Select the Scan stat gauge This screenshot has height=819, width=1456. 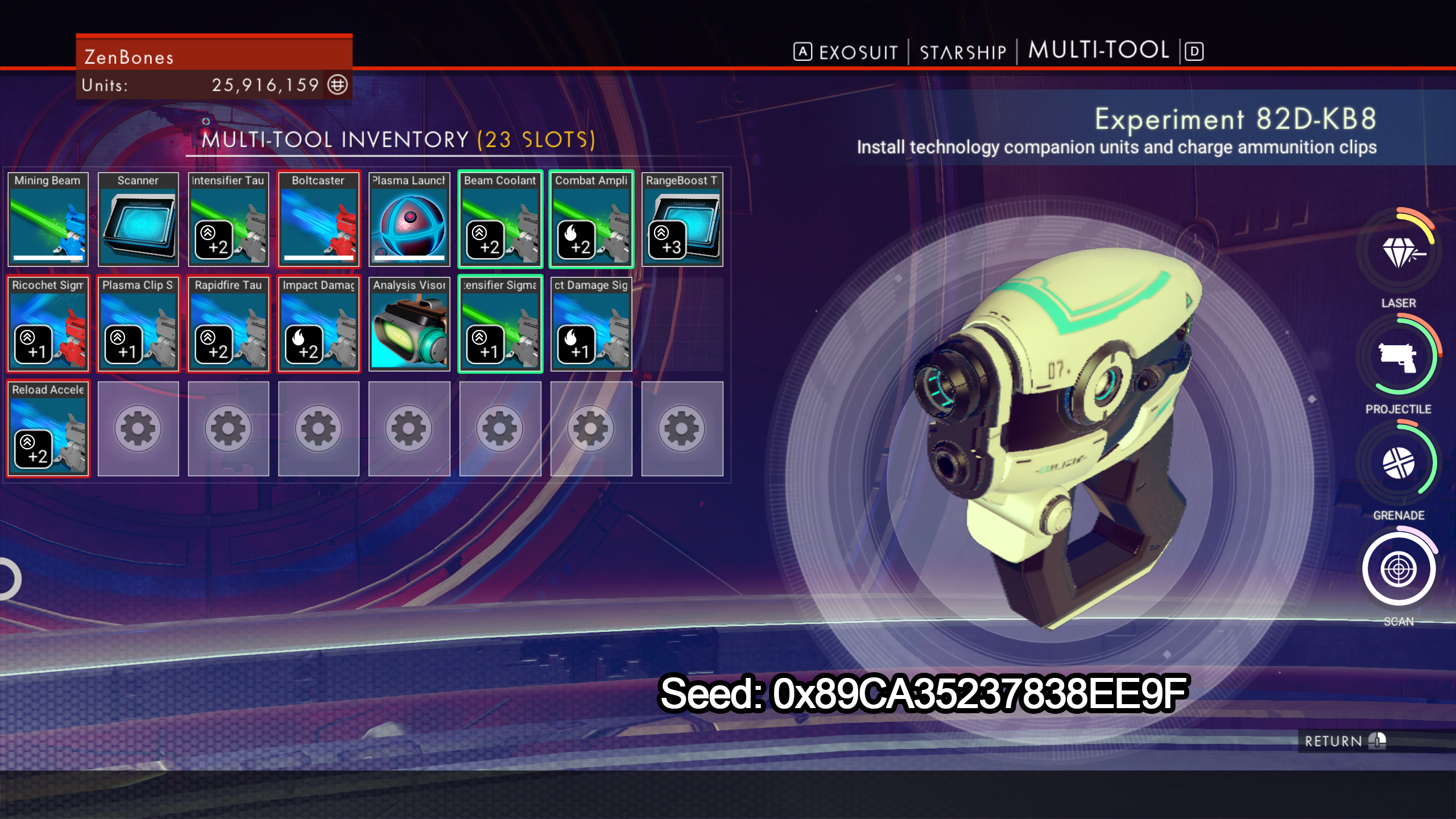point(1399,569)
